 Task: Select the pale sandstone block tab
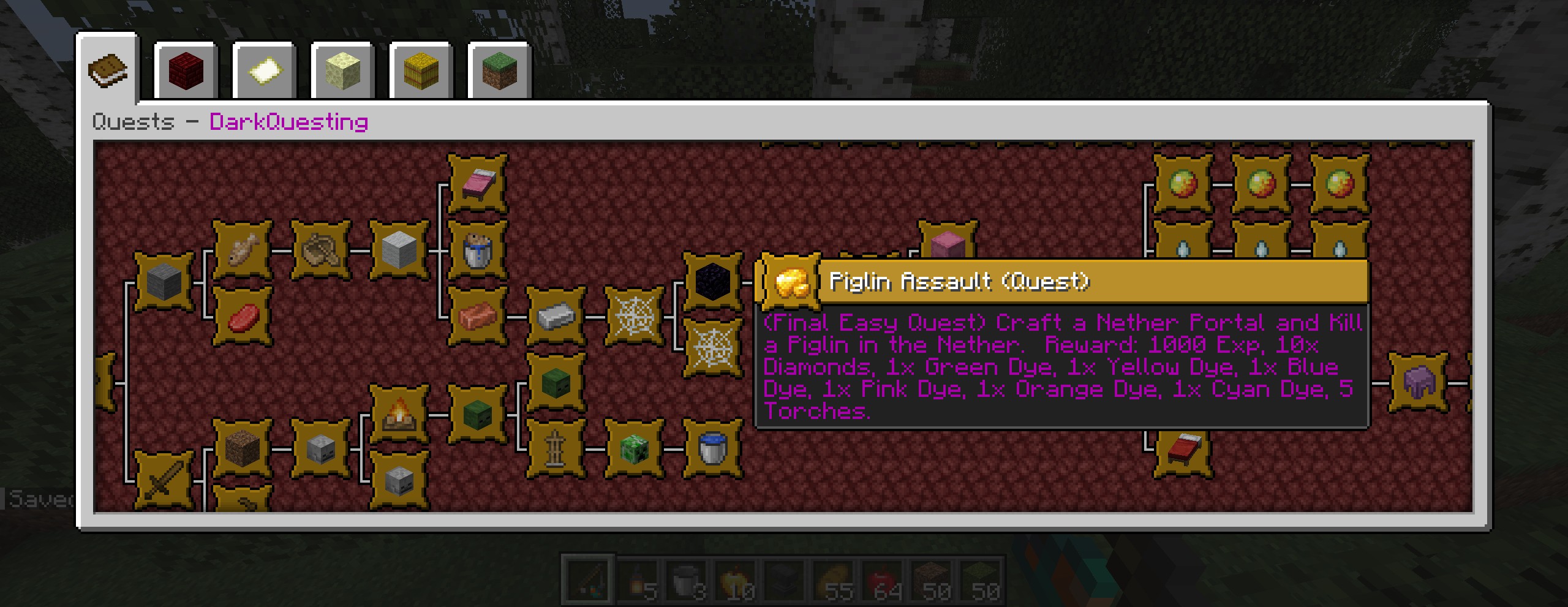click(x=342, y=71)
